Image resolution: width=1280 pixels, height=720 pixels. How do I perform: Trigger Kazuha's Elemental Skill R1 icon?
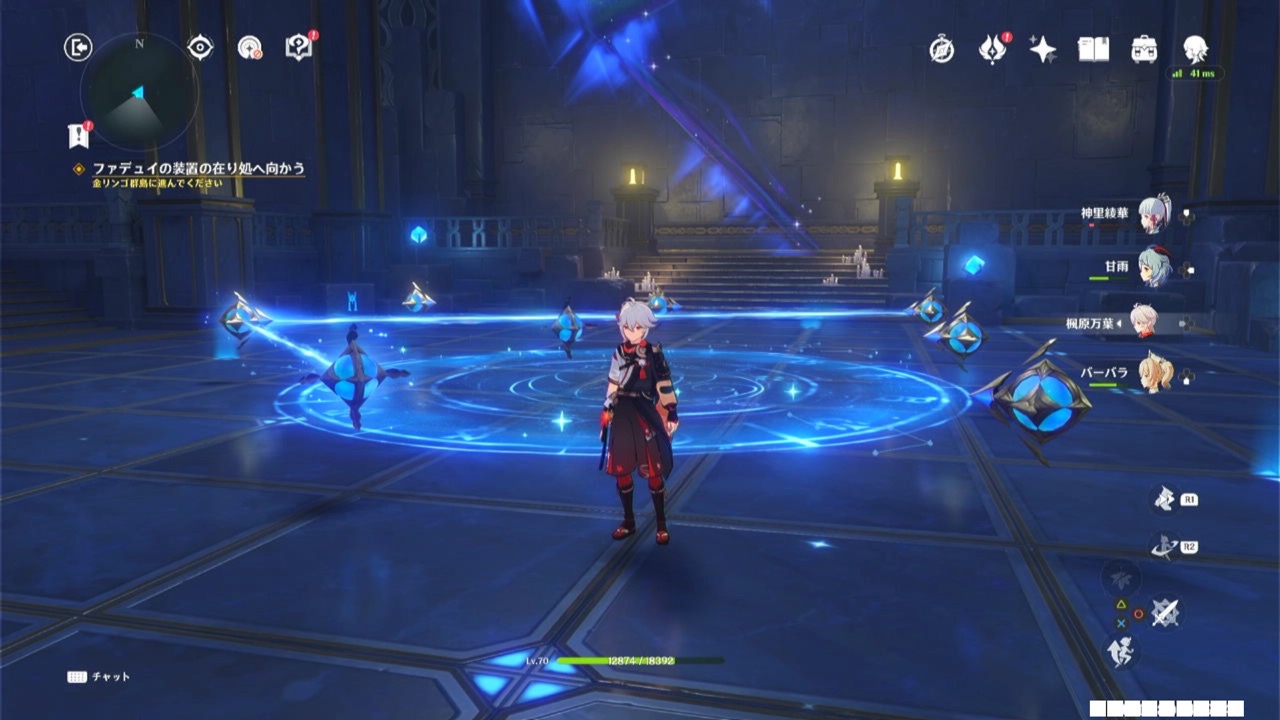click(x=1163, y=498)
